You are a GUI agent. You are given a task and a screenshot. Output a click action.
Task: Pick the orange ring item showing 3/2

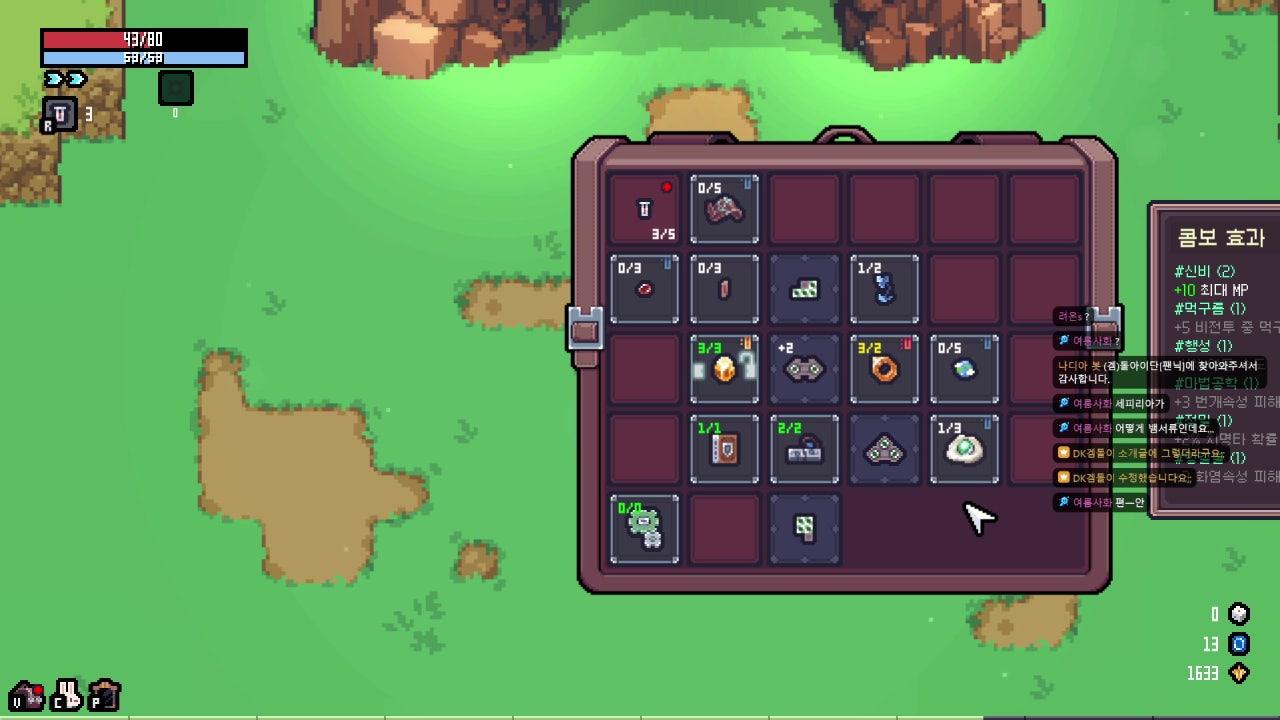[884, 369]
